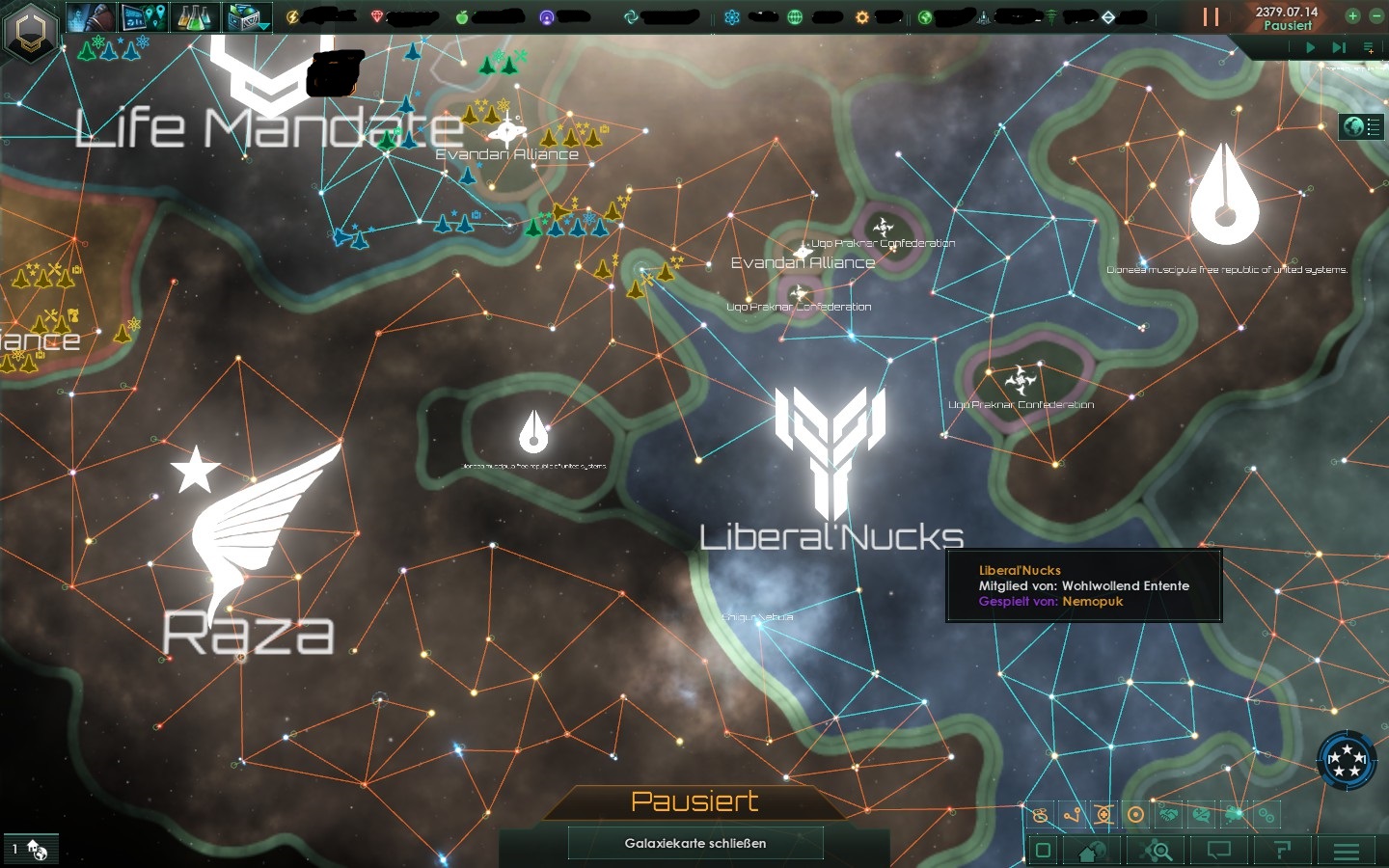Viewport: 1389px width, 868px height.
Task: Open the empire emblem government panel
Action: pos(32,30)
